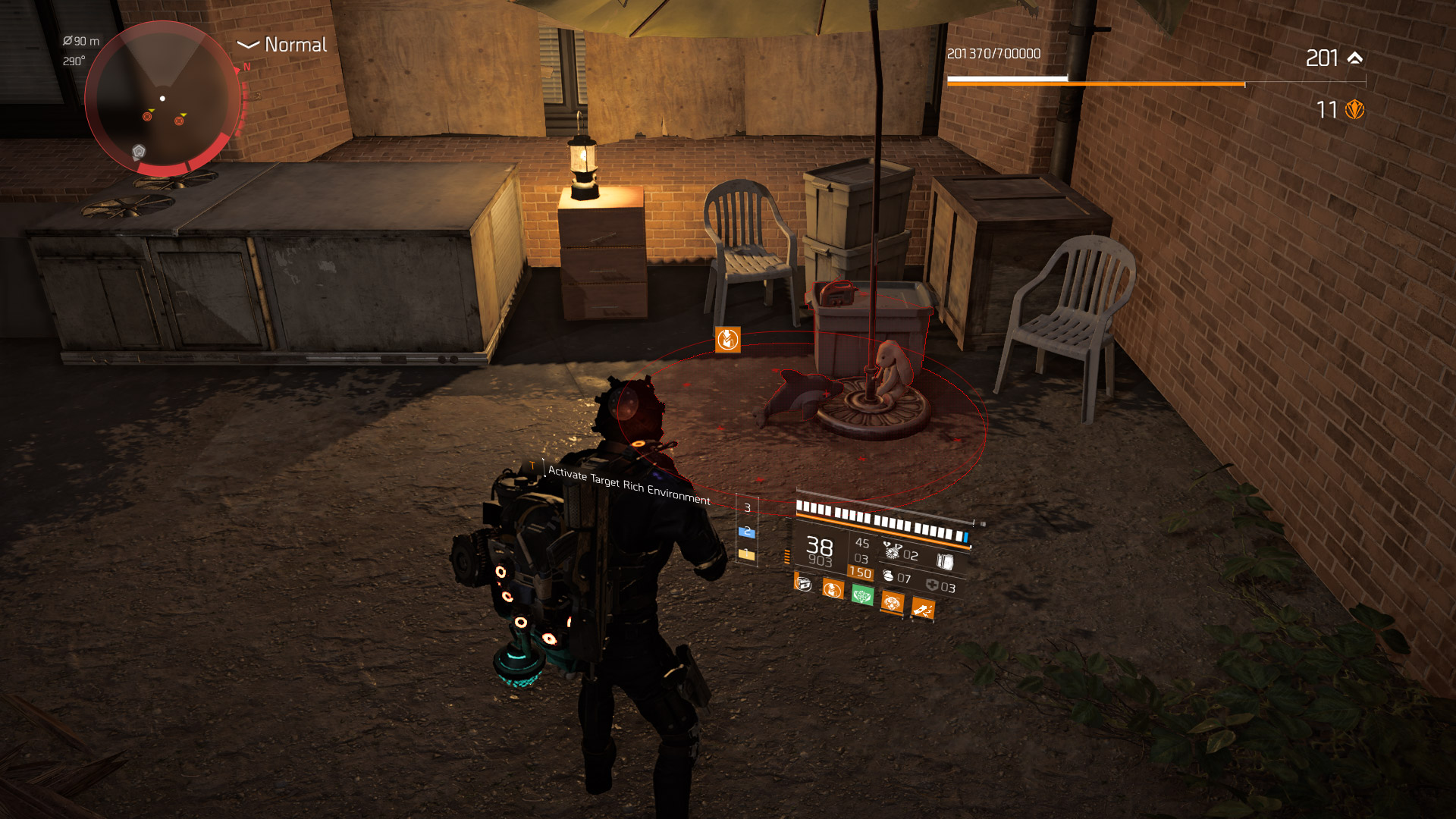Activate the orange hive skill icon
Screen dimensions: 1456x819
point(893,603)
